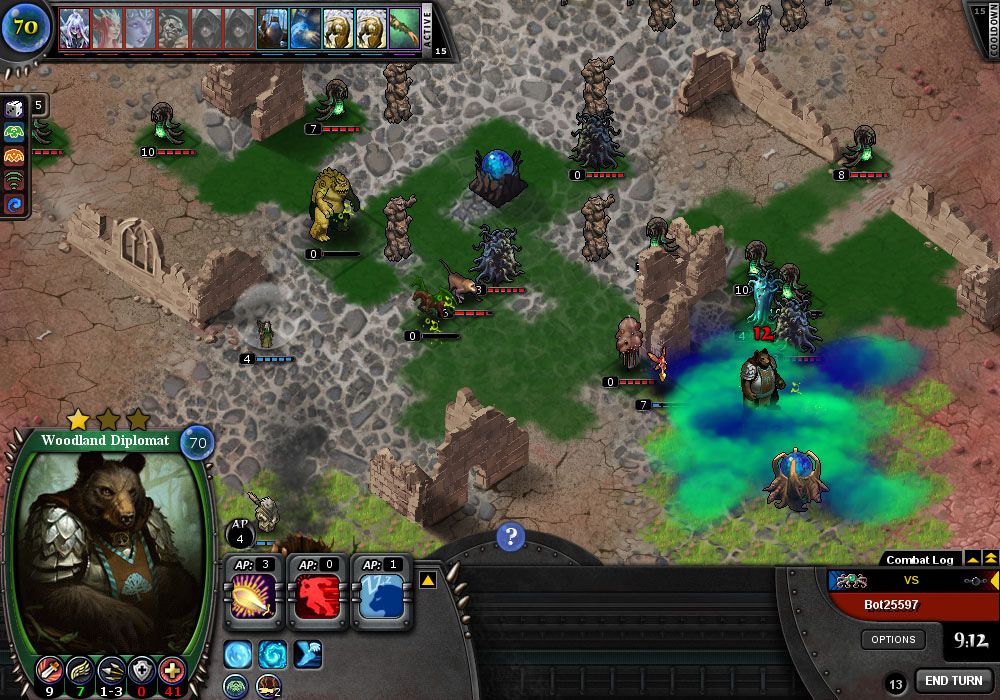Select the orange mushroom sidebar icon
The height and width of the screenshot is (700, 1000).
(x=15, y=156)
